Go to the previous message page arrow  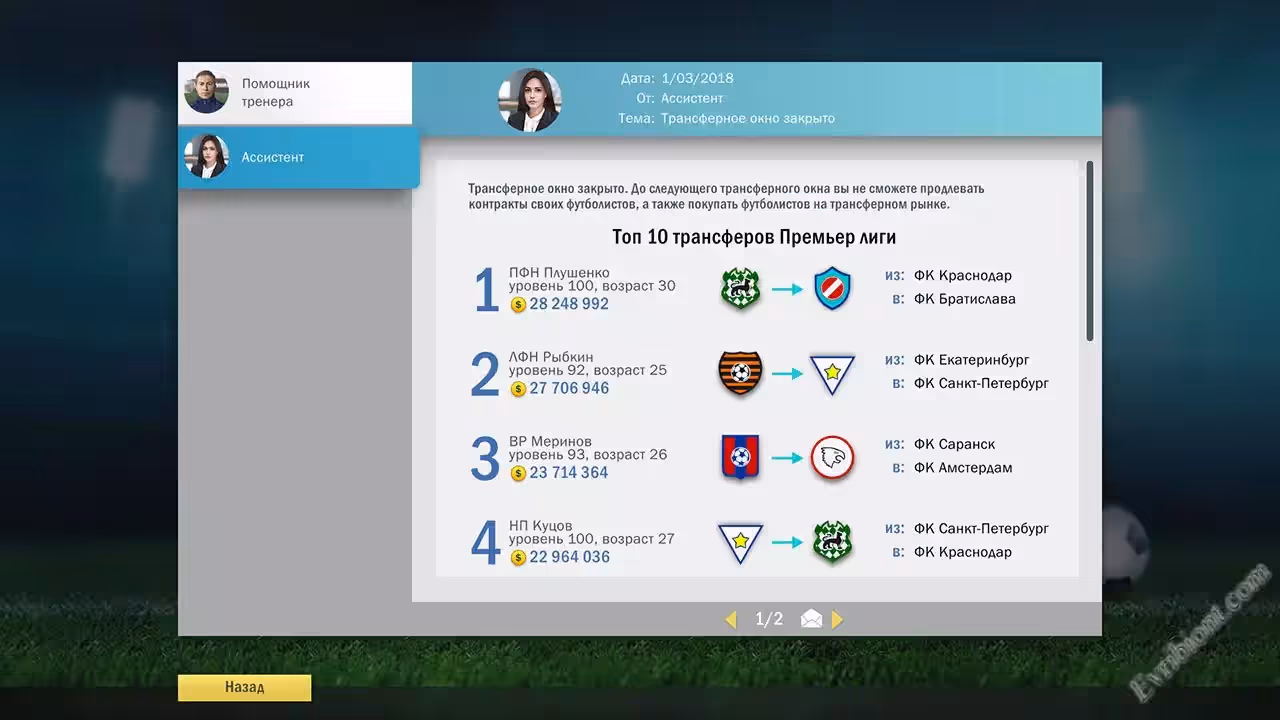[x=730, y=620]
